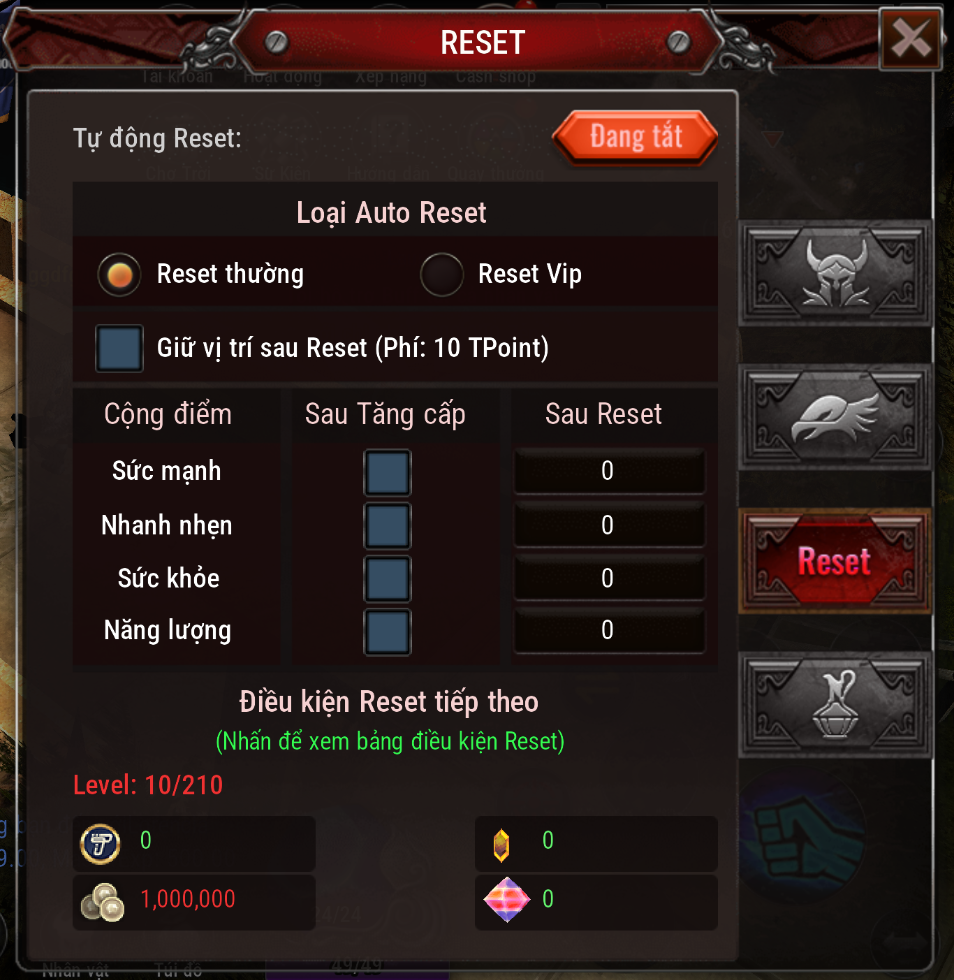Screen dimensions: 954x980
Task: Check Sức mạnh after level-up box
Action: [387, 472]
